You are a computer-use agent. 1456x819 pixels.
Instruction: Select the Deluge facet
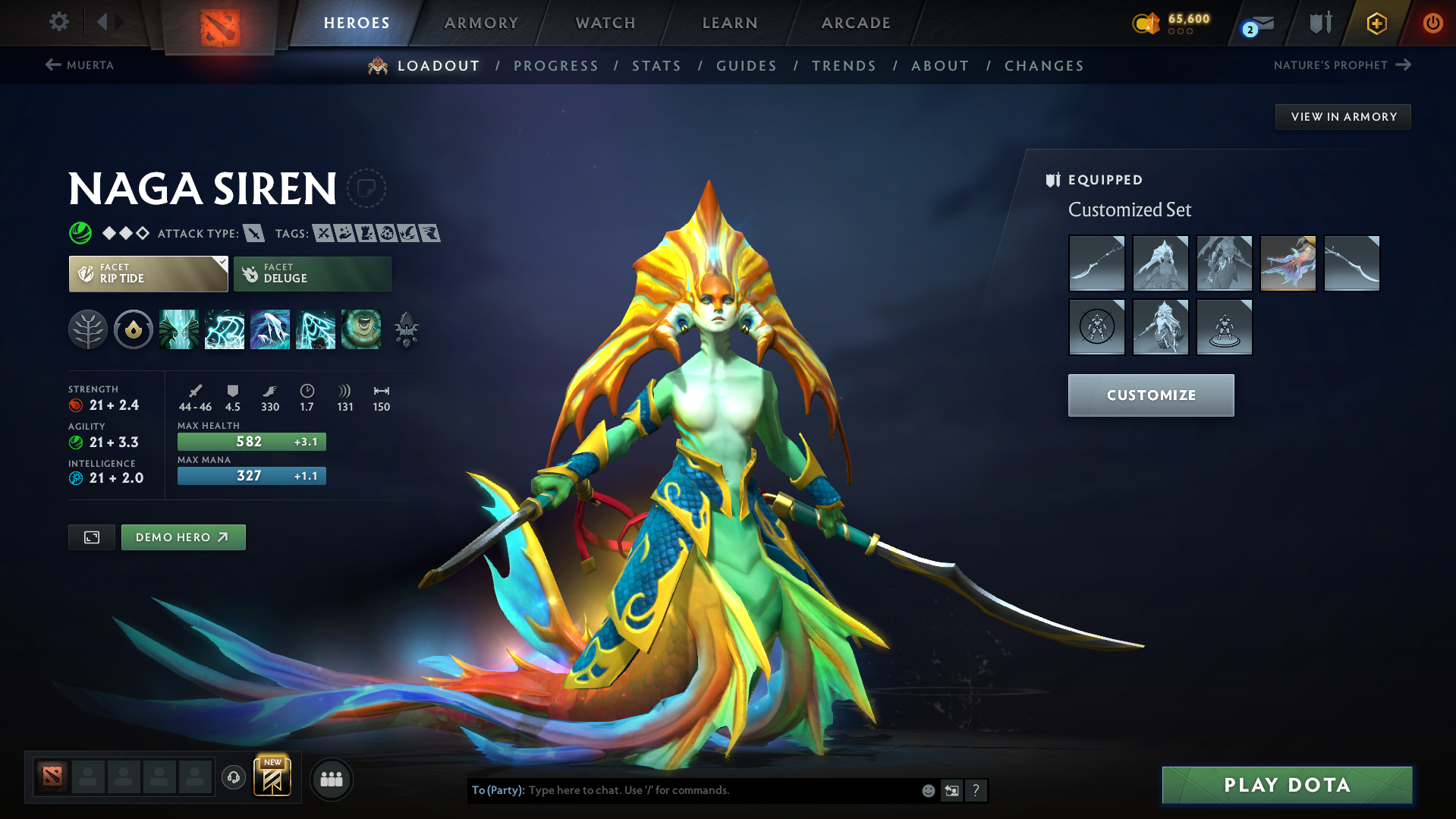(x=312, y=273)
